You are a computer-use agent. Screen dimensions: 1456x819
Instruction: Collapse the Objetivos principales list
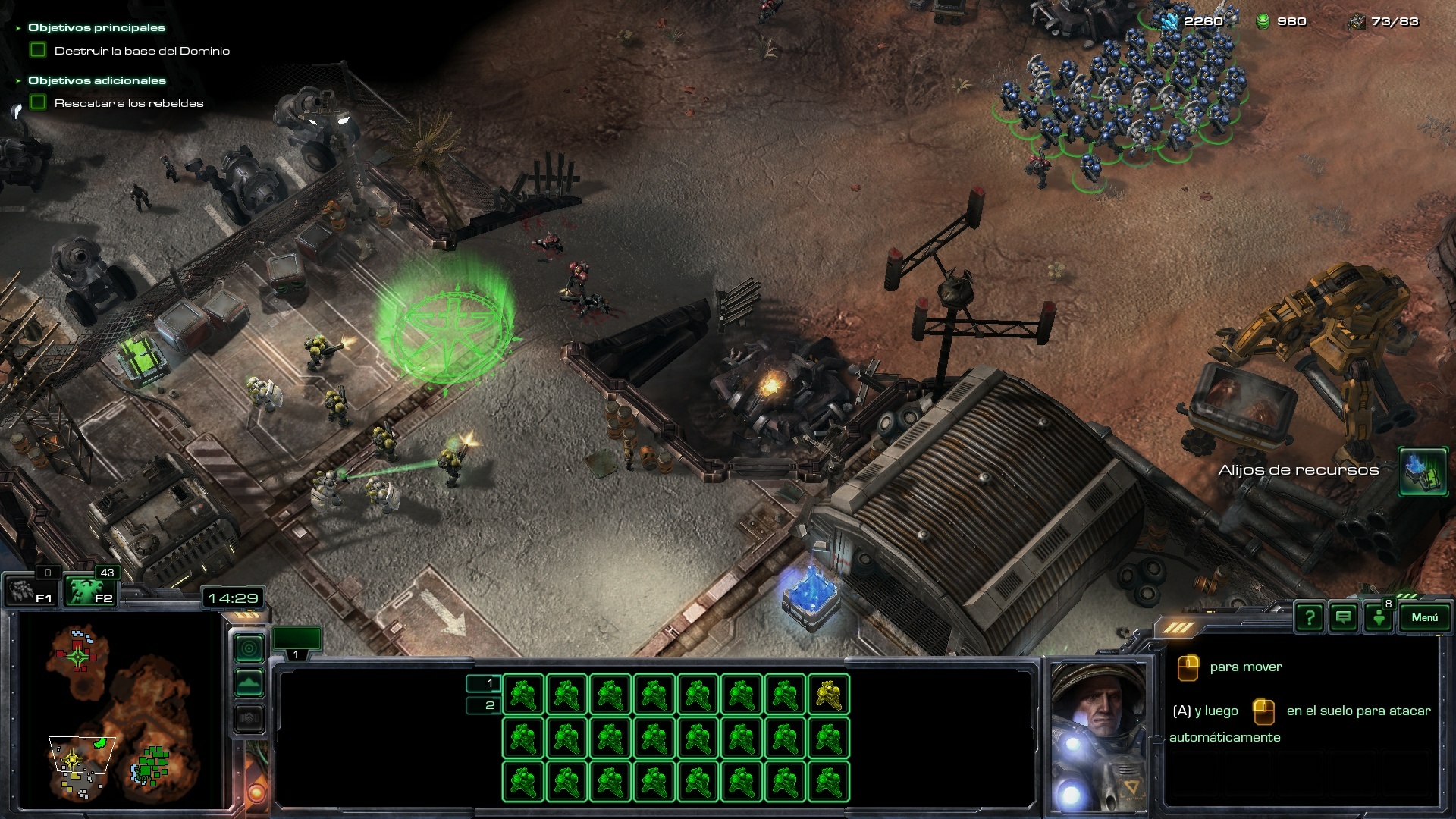19,28
